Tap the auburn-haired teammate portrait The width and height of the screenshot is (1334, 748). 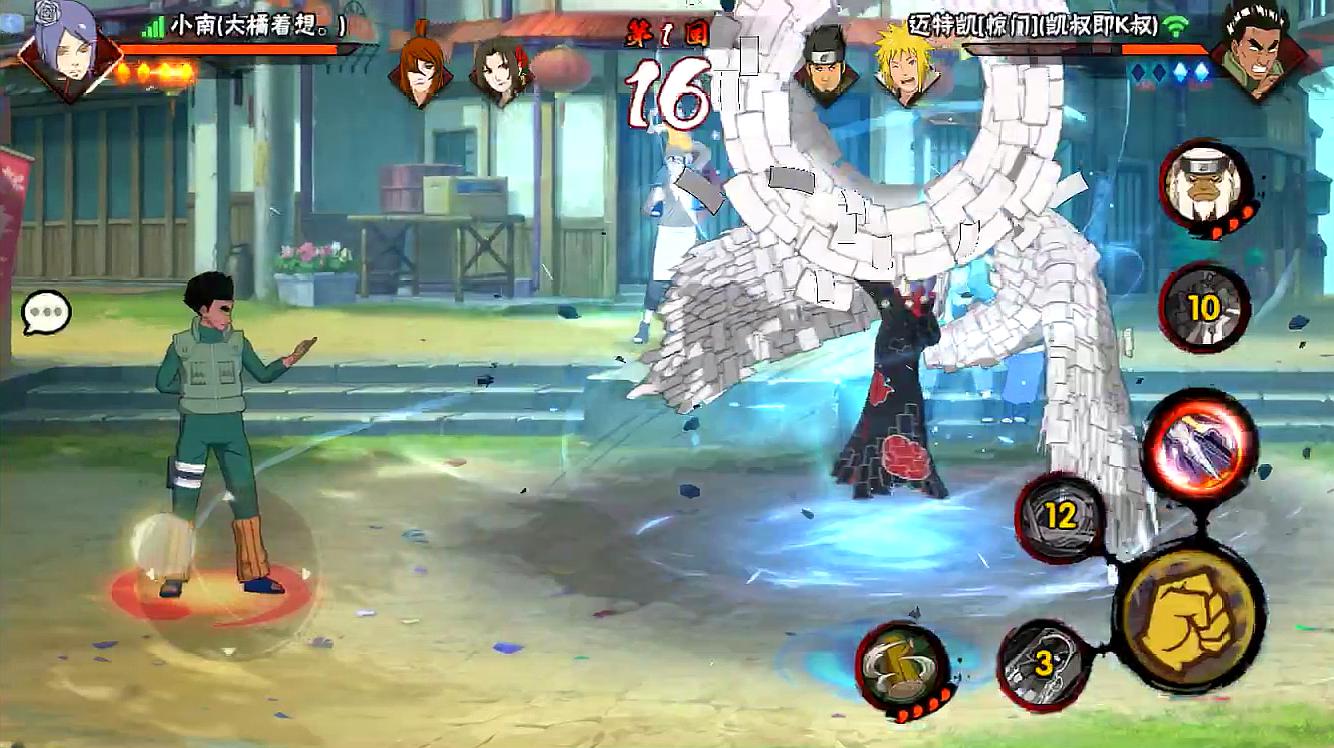(x=420, y=68)
